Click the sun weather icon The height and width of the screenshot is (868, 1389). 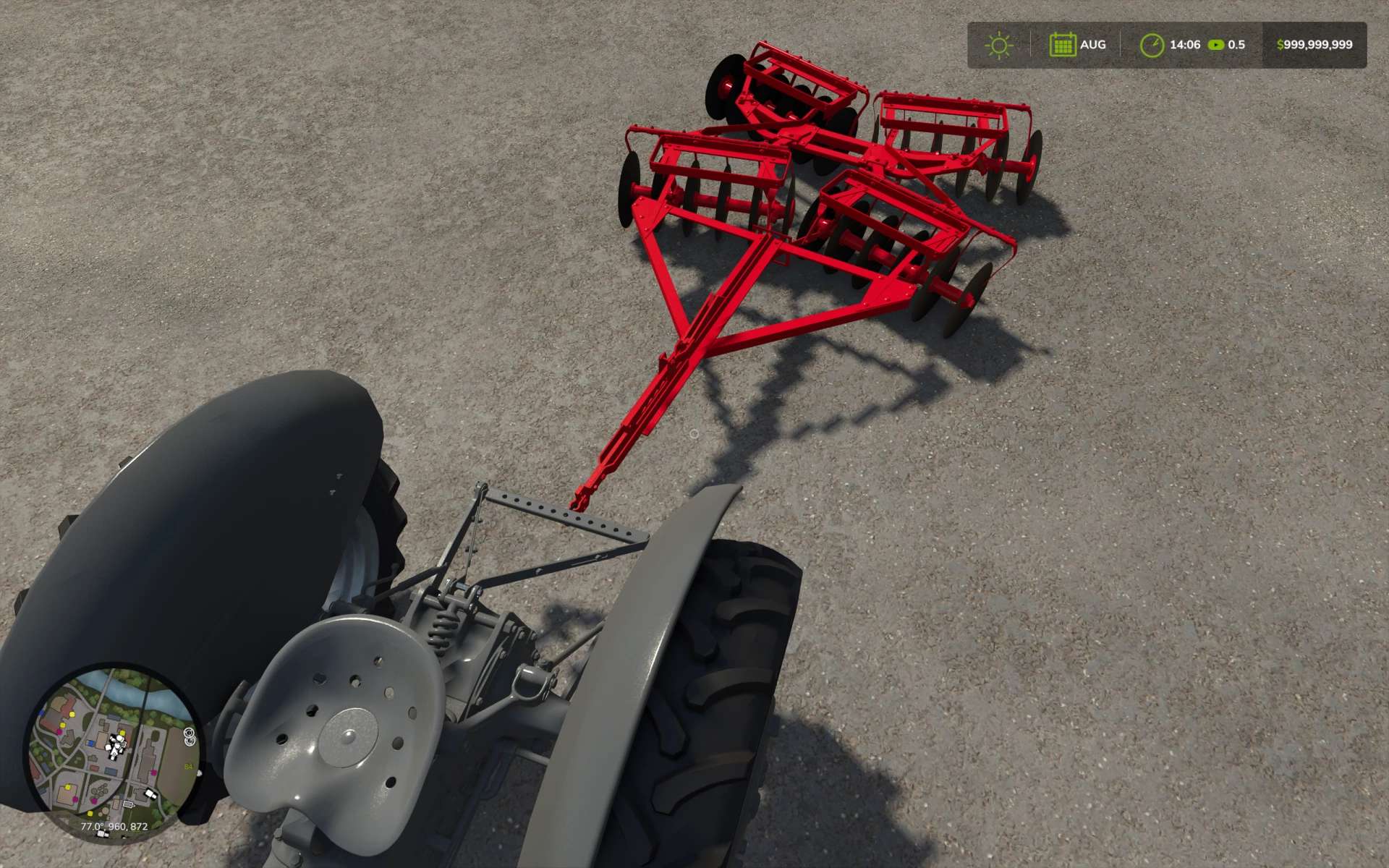pyautogui.click(x=999, y=45)
